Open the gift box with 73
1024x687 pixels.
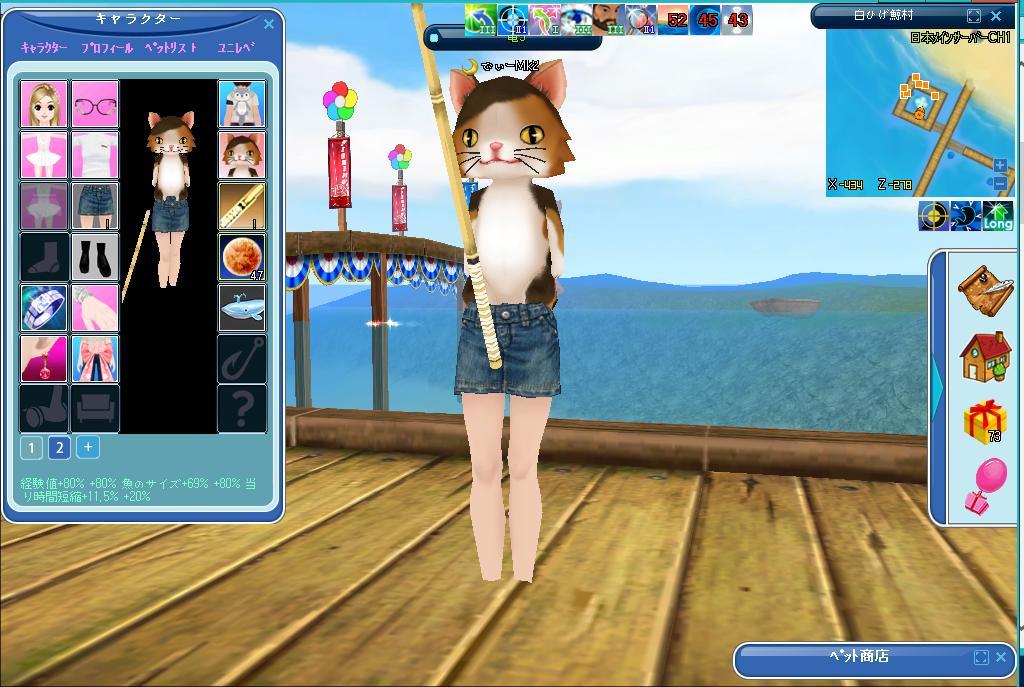click(x=985, y=422)
